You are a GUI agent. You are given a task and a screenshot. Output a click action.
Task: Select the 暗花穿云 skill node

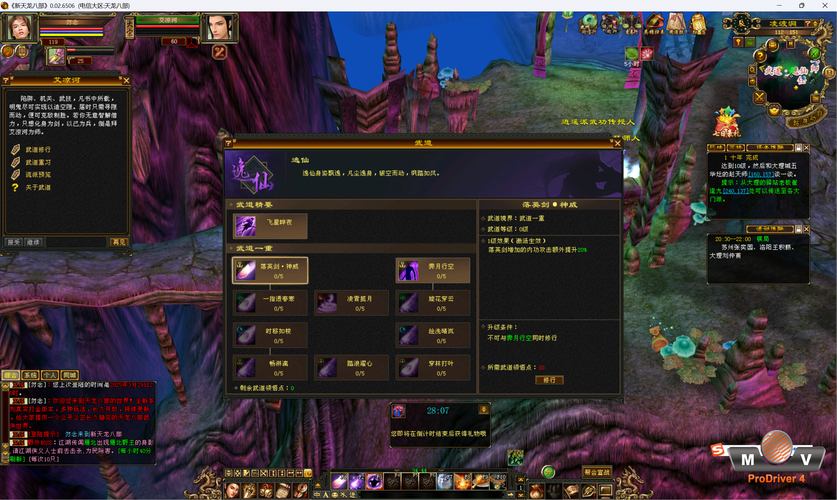tap(433, 302)
